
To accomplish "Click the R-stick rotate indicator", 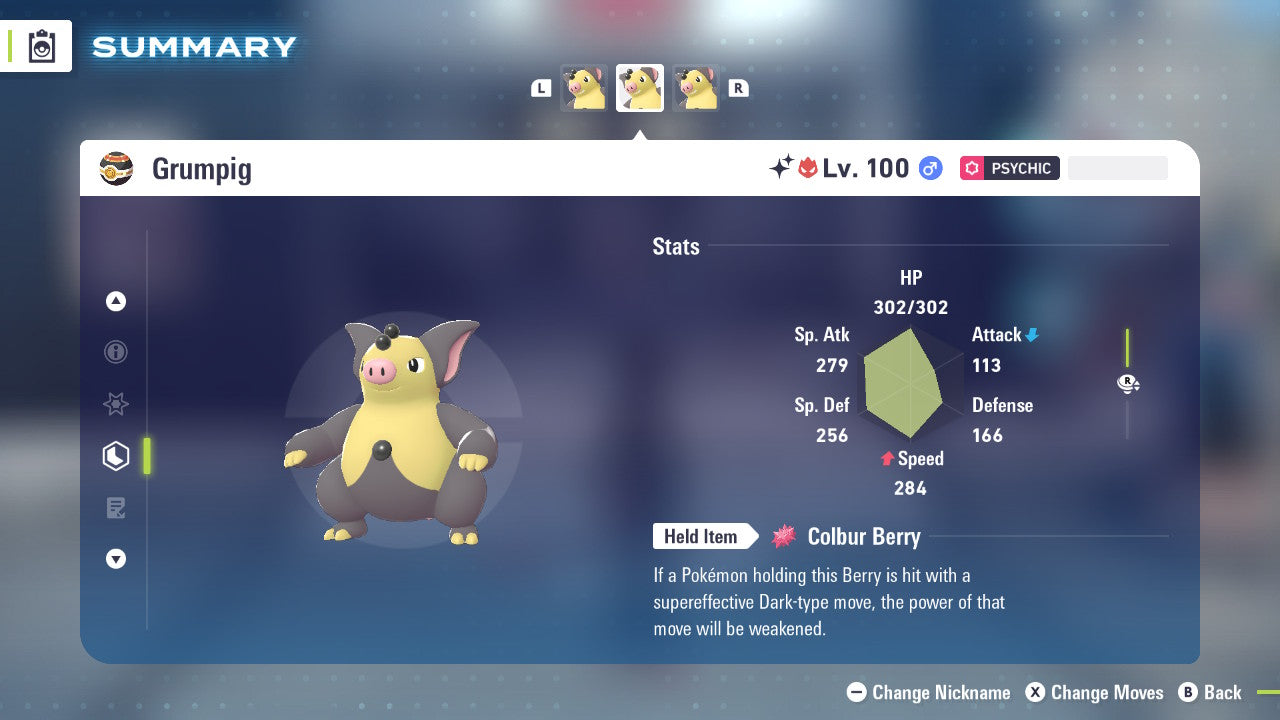I will click(x=1128, y=383).
